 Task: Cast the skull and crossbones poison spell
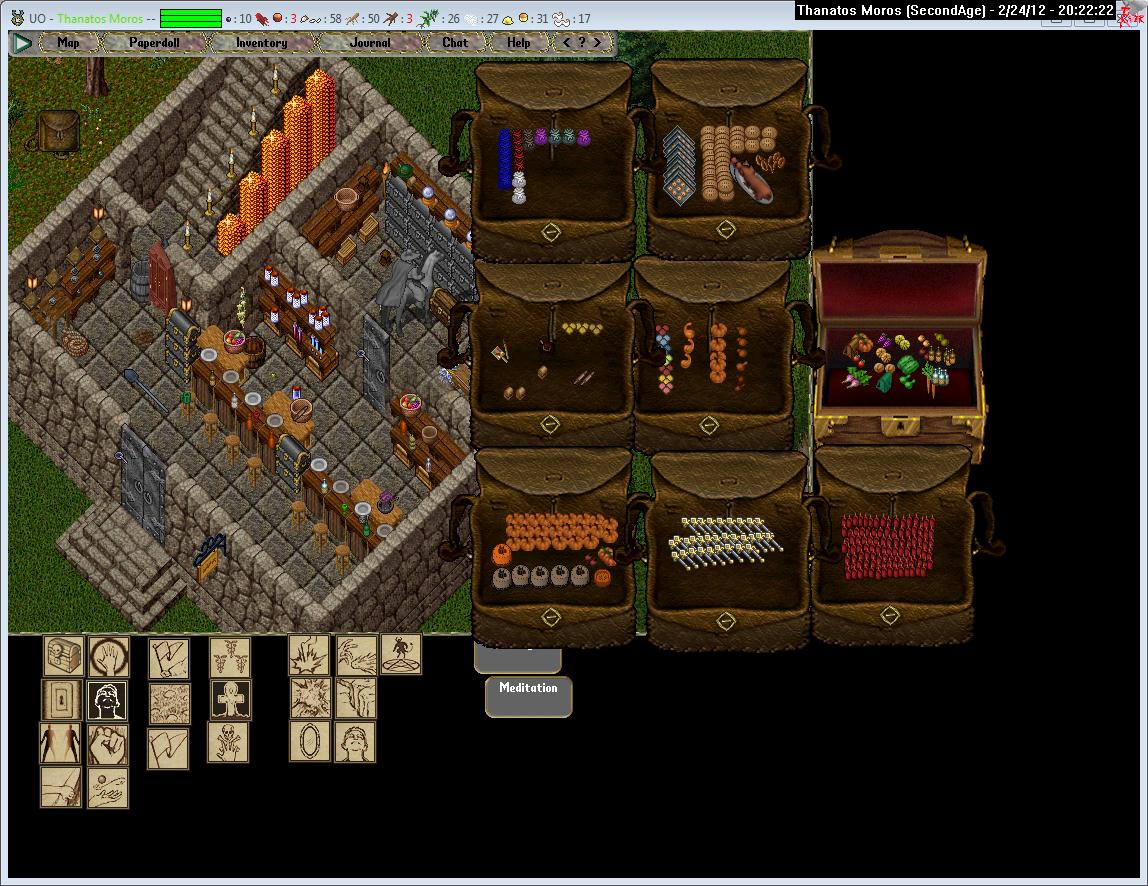coord(229,743)
